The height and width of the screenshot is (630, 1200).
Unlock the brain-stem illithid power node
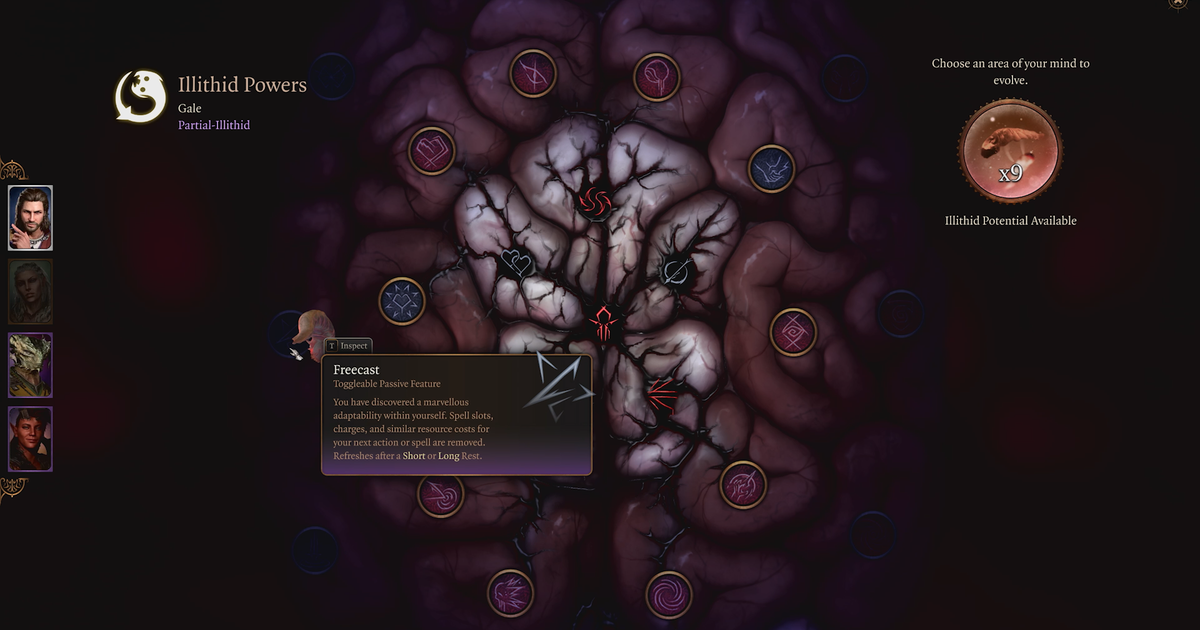pos(657,76)
